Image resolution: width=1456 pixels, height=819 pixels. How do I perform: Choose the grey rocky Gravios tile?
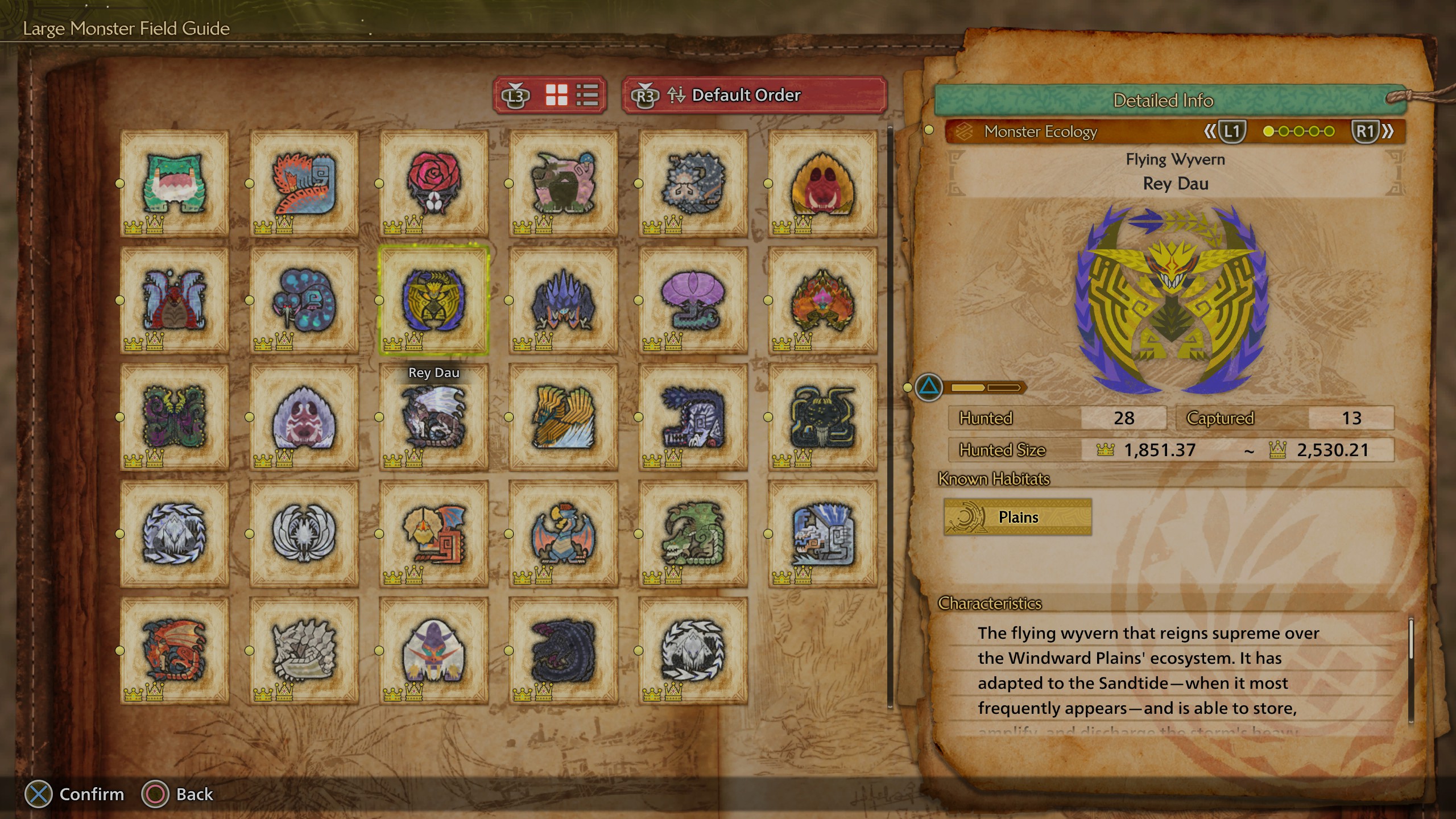pyautogui.click(x=304, y=651)
